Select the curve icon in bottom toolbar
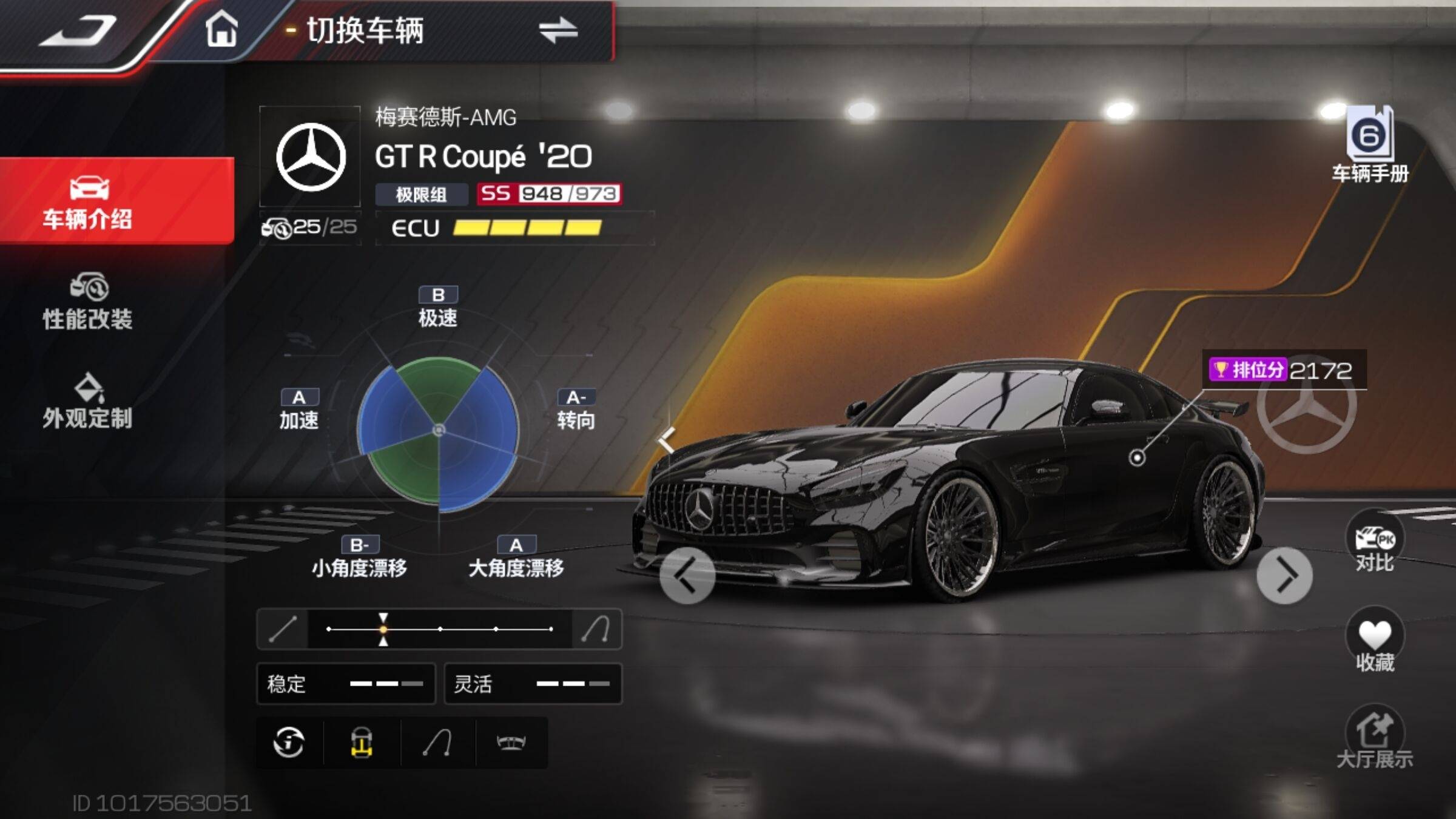This screenshot has width=1456, height=819. tap(437, 743)
